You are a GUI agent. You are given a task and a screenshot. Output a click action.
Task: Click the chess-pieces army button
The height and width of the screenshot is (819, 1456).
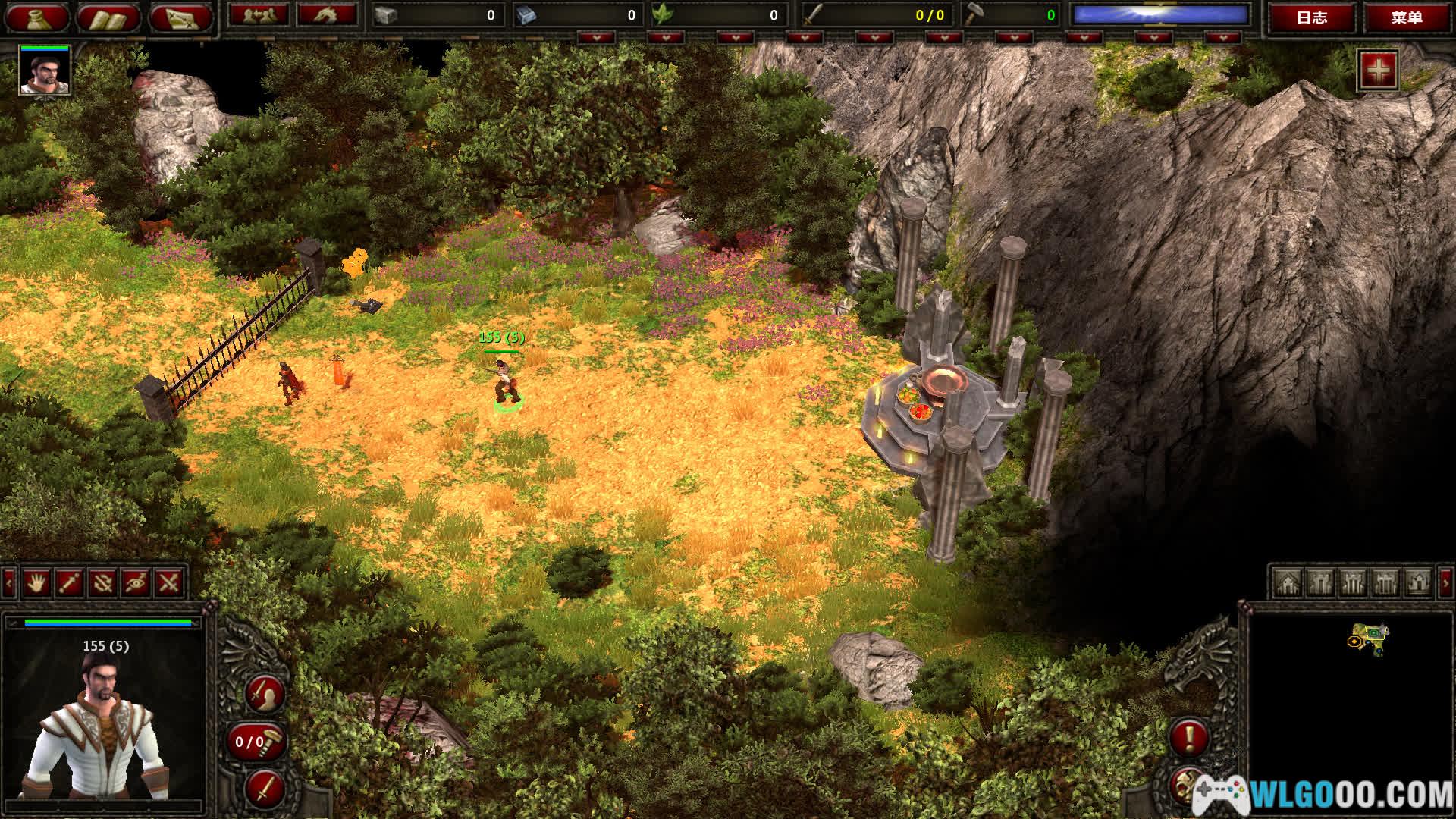(258, 15)
